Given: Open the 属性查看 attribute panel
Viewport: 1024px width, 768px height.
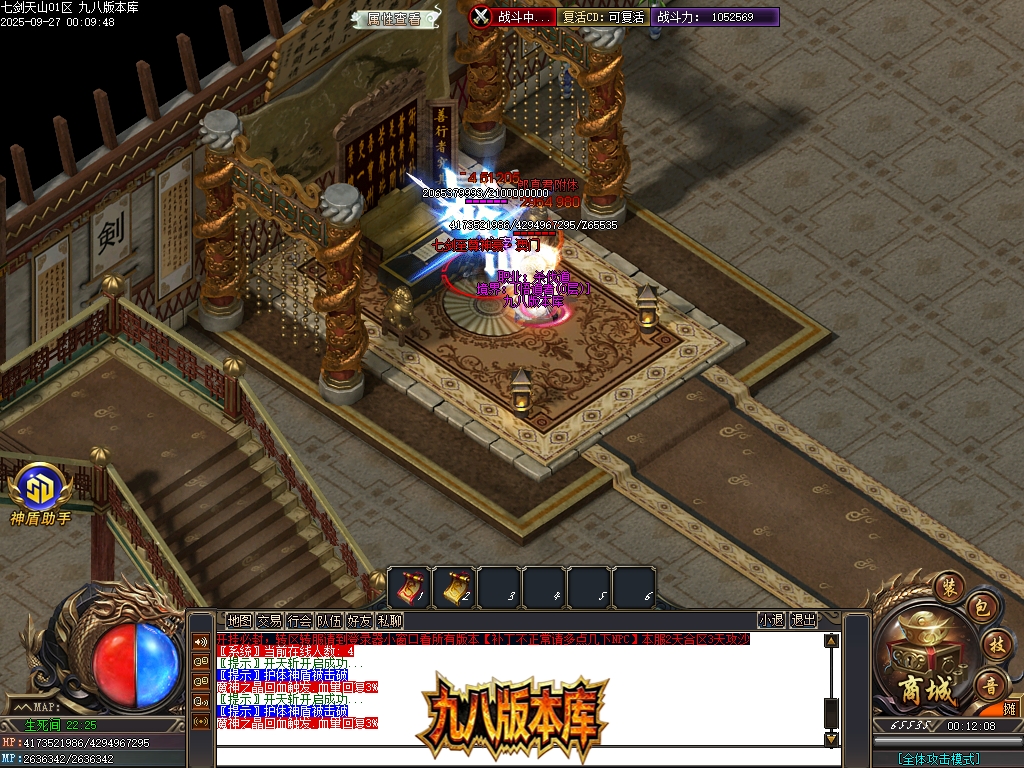Looking at the screenshot, I should coord(393,18).
